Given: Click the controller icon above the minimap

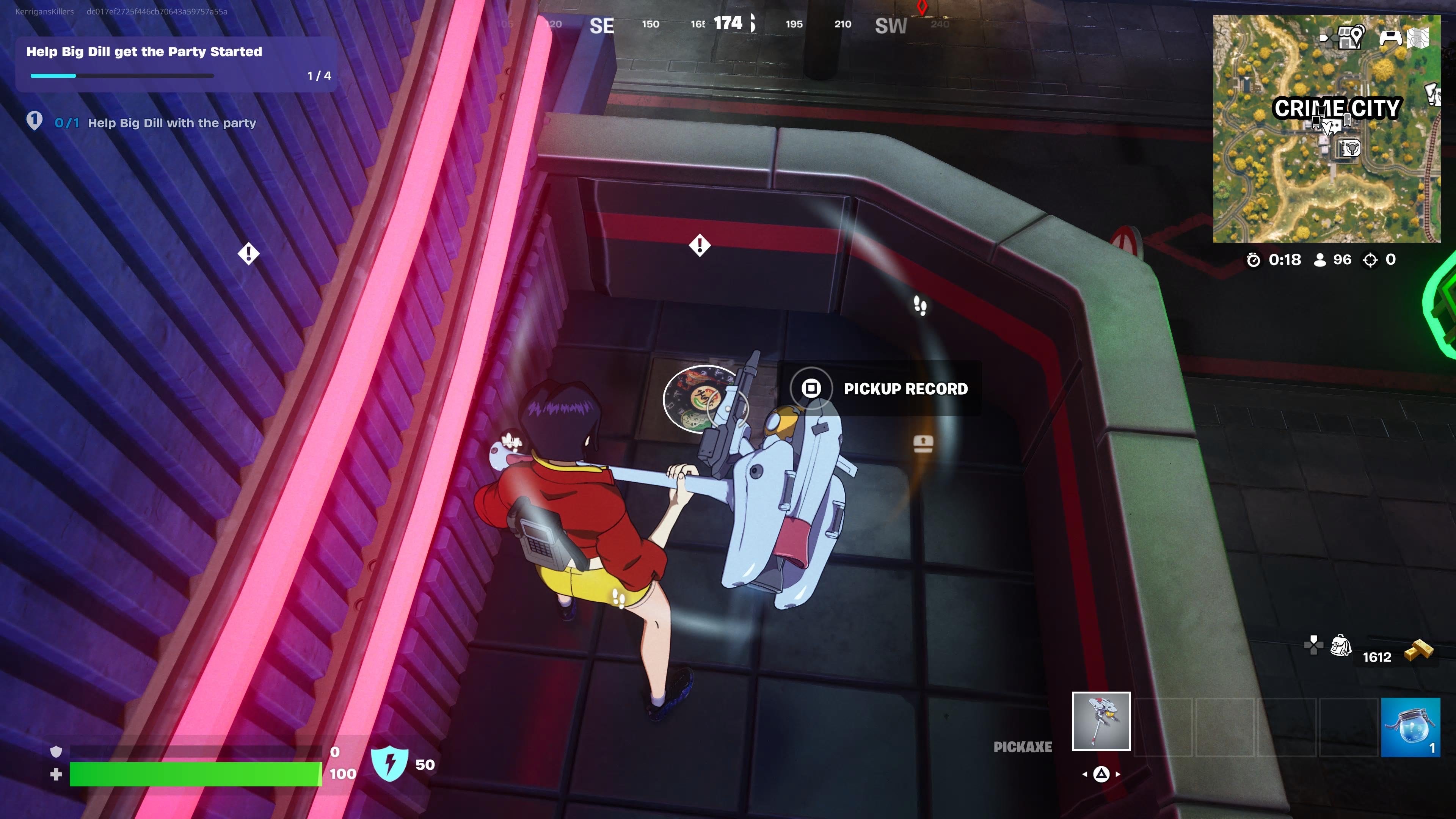Looking at the screenshot, I should click(1390, 37).
